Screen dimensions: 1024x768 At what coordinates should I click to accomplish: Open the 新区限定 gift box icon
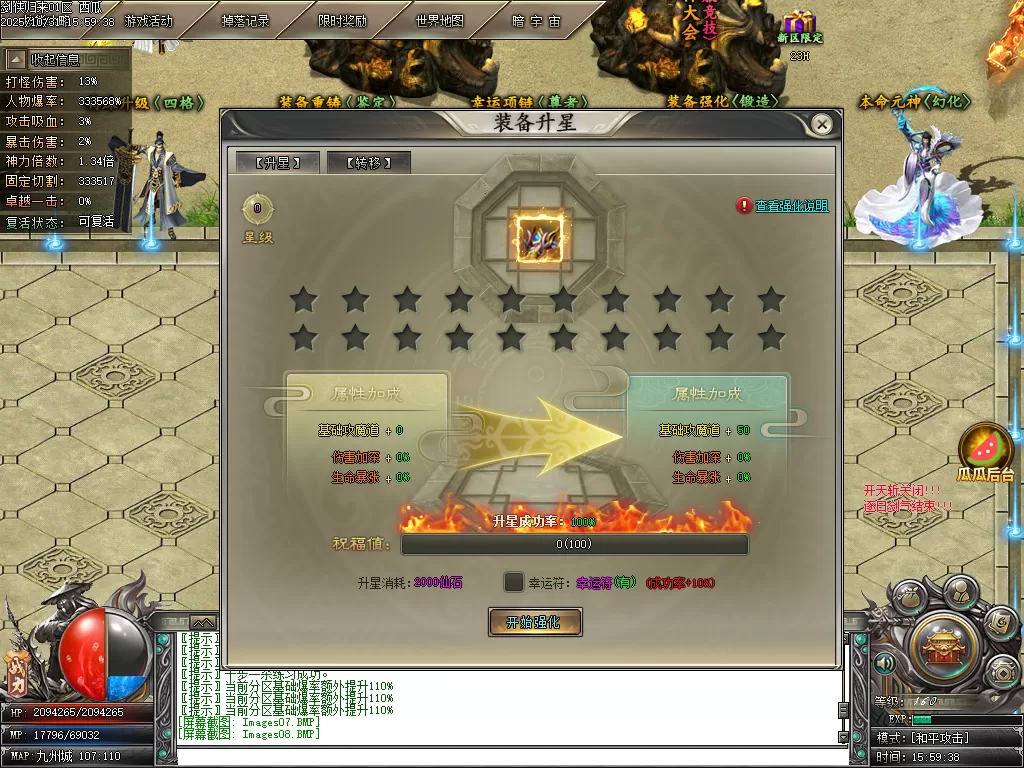tap(799, 24)
